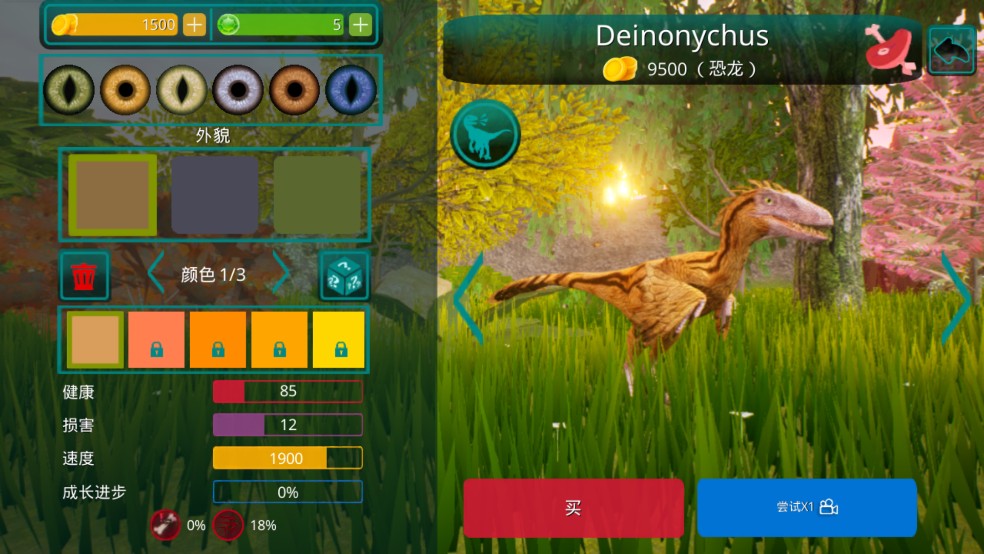Randomize appearance with the dice button
This screenshot has height=554, width=984.
344,275
